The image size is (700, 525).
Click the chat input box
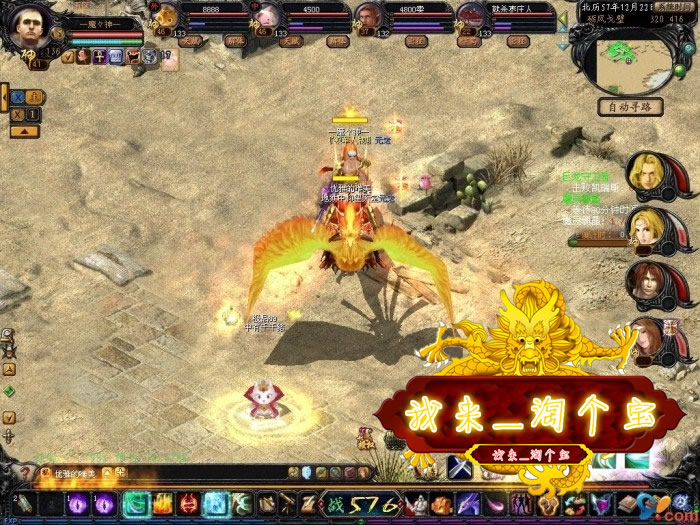pos(160,471)
